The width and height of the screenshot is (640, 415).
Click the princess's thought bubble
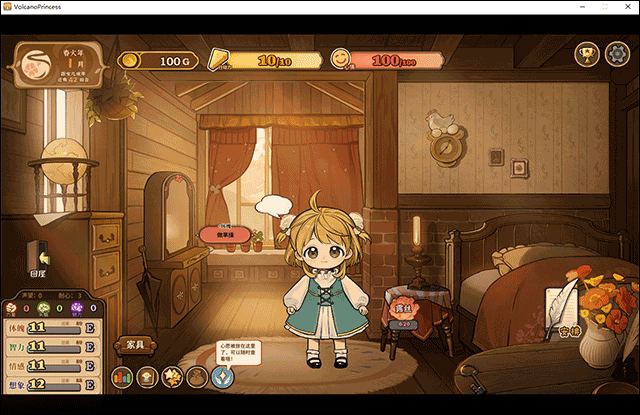(272, 207)
